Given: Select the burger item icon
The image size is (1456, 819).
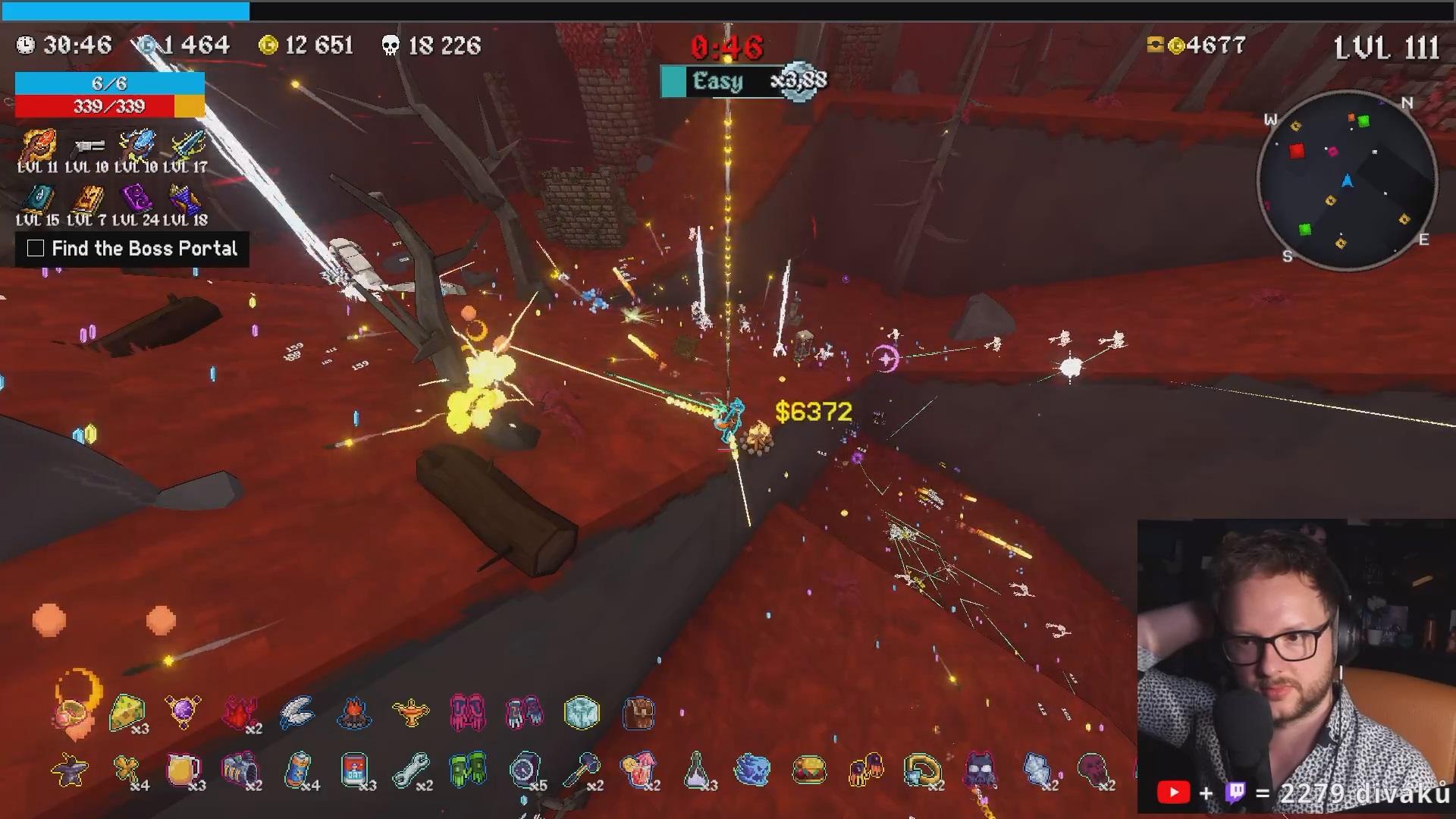Looking at the screenshot, I should [809, 770].
